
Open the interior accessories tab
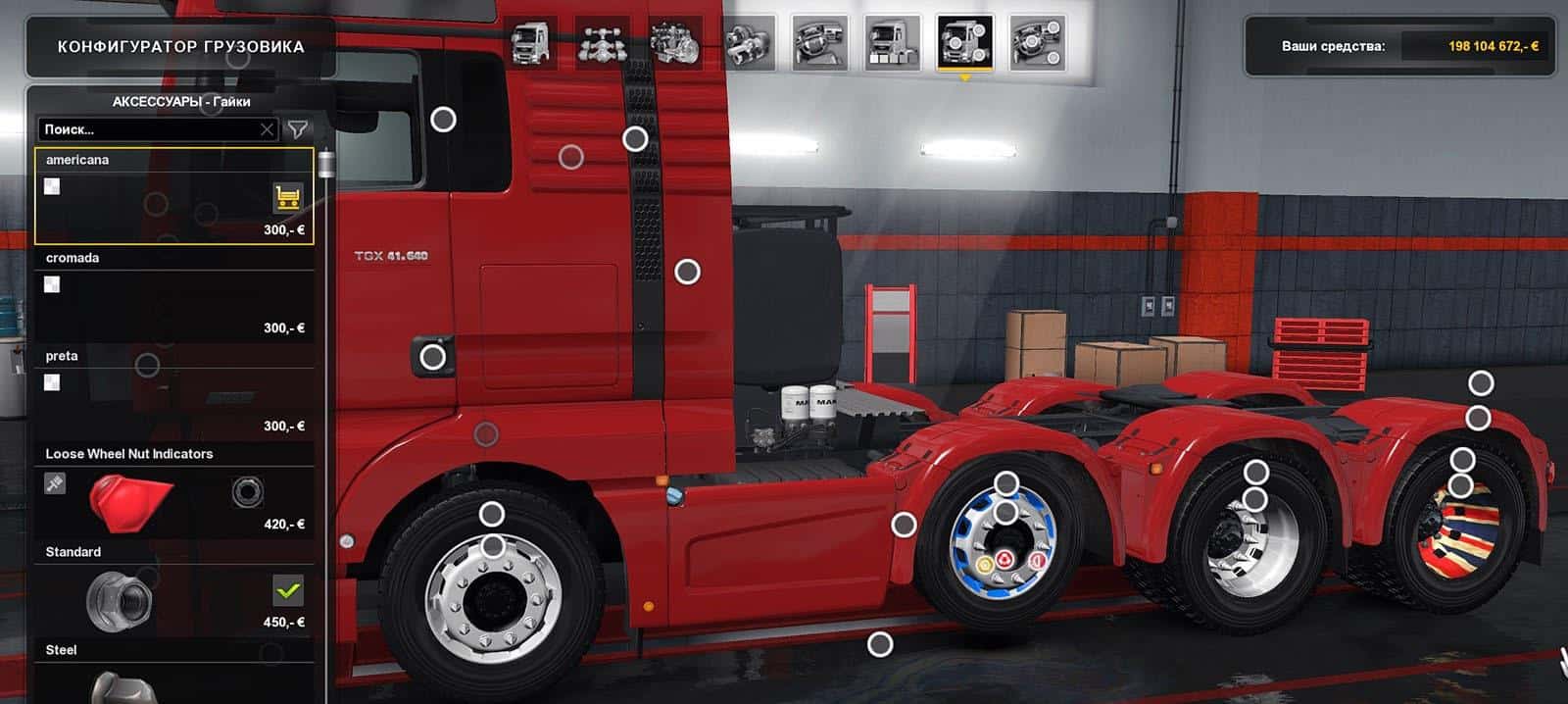point(1038,43)
